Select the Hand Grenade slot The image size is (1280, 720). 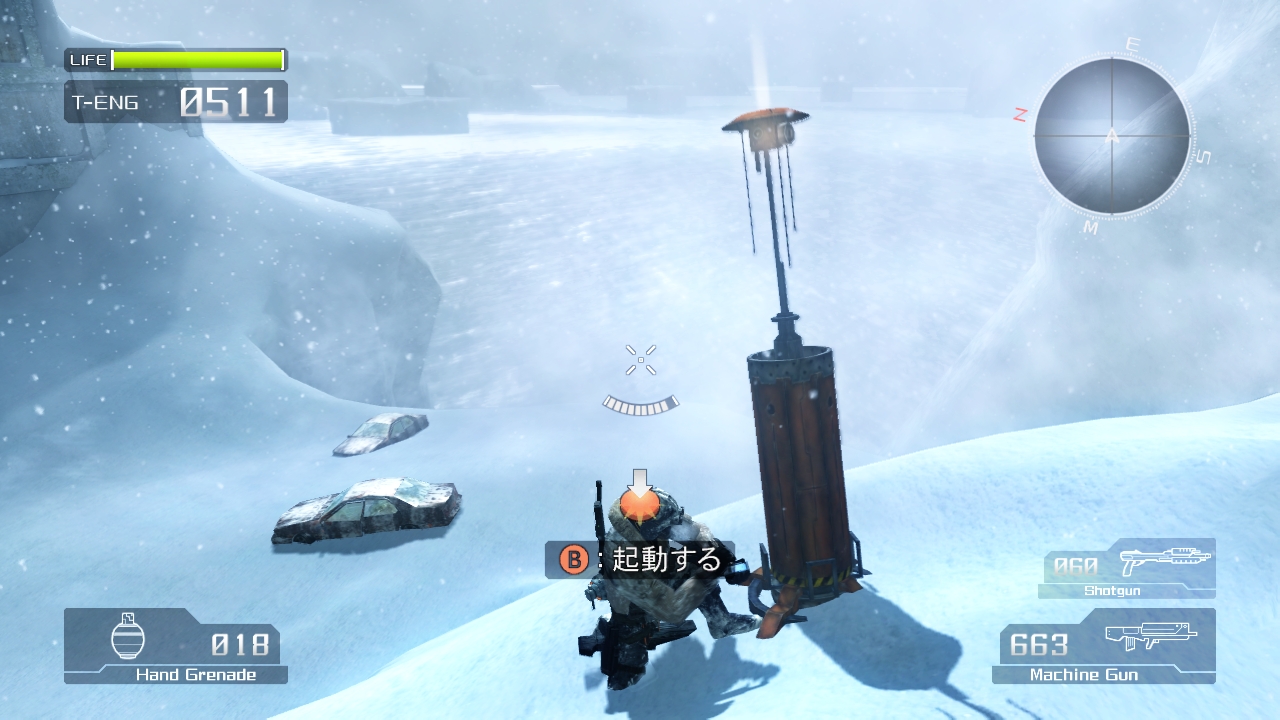pyautogui.click(x=176, y=646)
